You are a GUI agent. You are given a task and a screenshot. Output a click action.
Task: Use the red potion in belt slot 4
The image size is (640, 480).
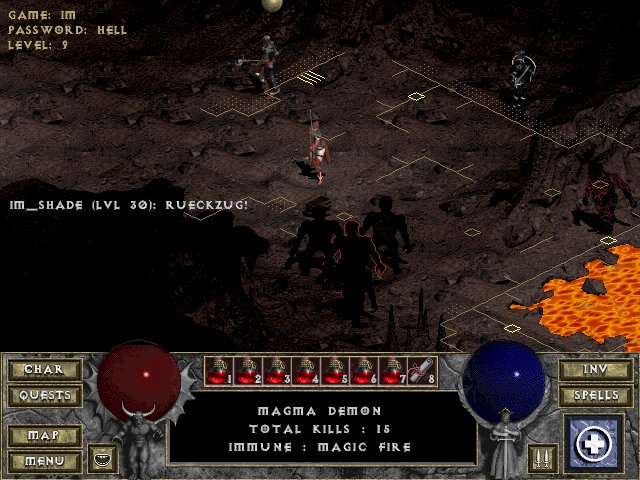pyautogui.click(x=307, y=372)
